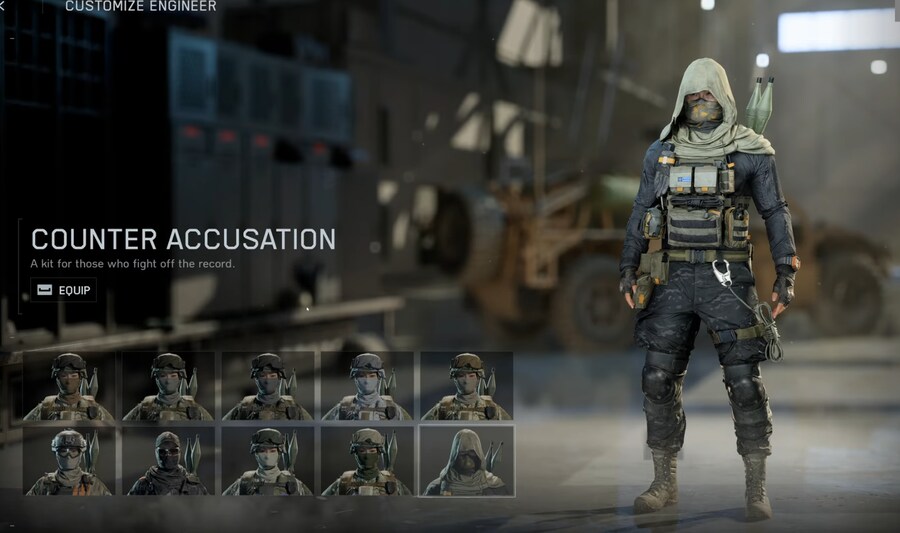Select the pale blue-grey uniform skin thumbnail
900x533 pixels.
pos(366,386)
